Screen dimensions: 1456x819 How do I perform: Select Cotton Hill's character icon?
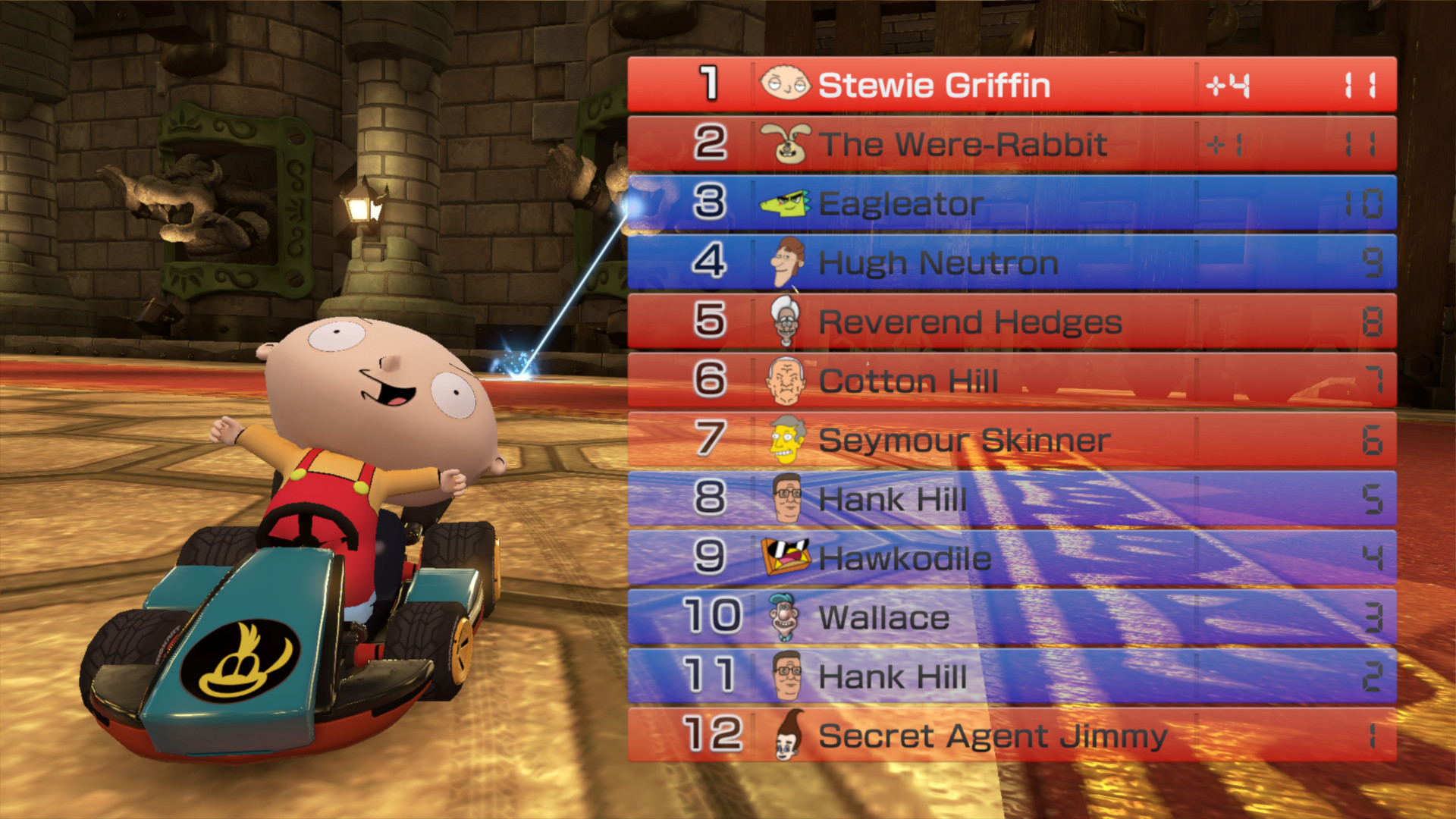786,381
